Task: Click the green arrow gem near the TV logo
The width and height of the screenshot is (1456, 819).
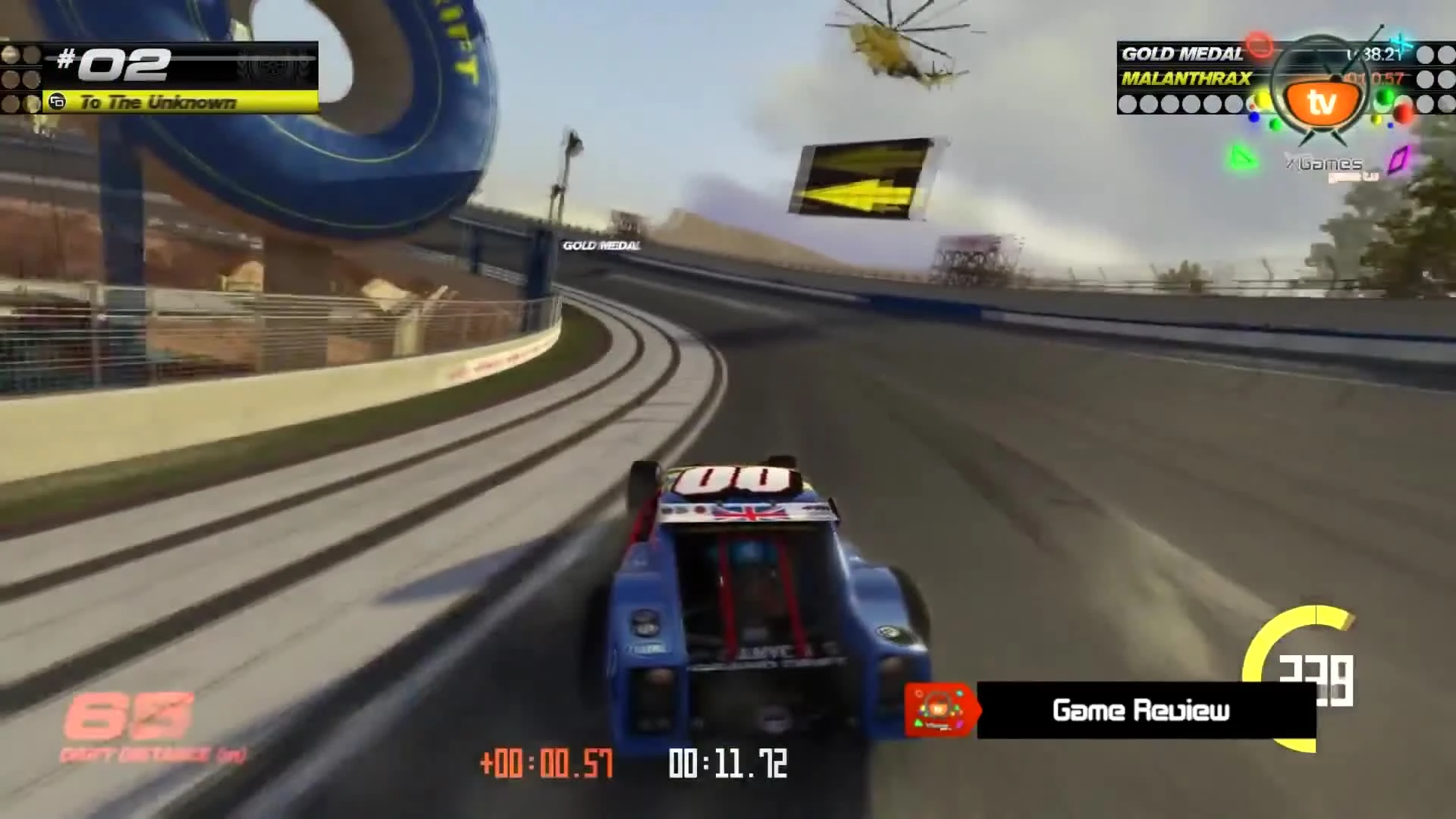Action: click(1242, 158)
